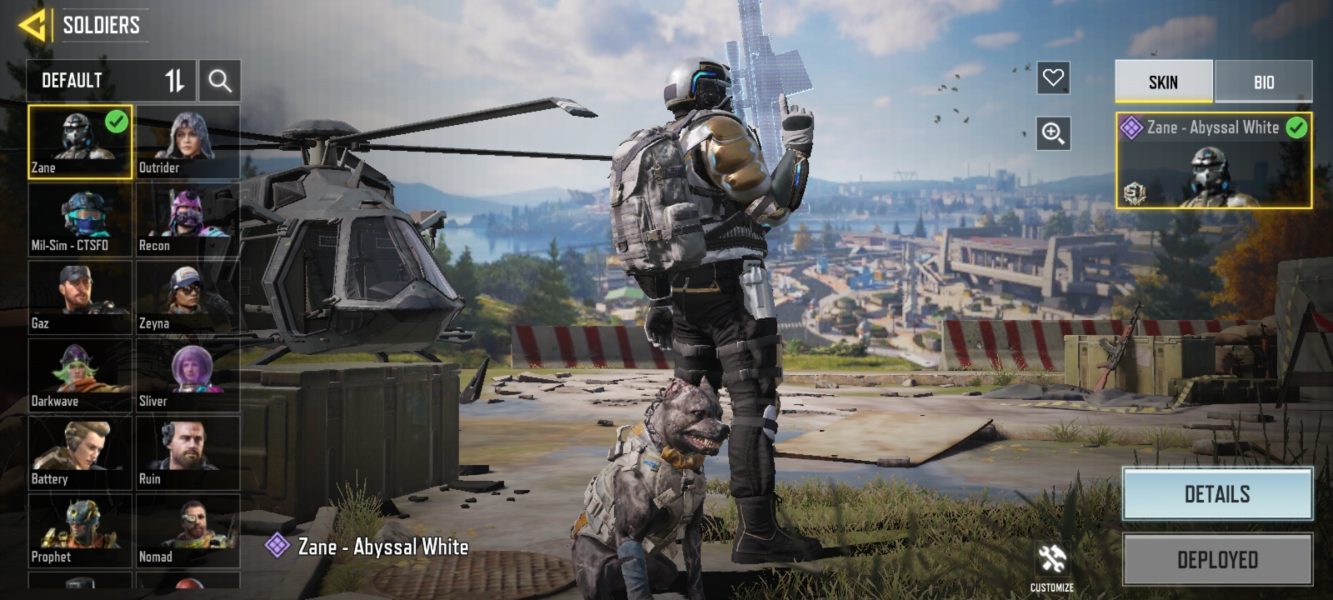Open the Details button
The image size is (1333, 600).
tap(1217, 494)
